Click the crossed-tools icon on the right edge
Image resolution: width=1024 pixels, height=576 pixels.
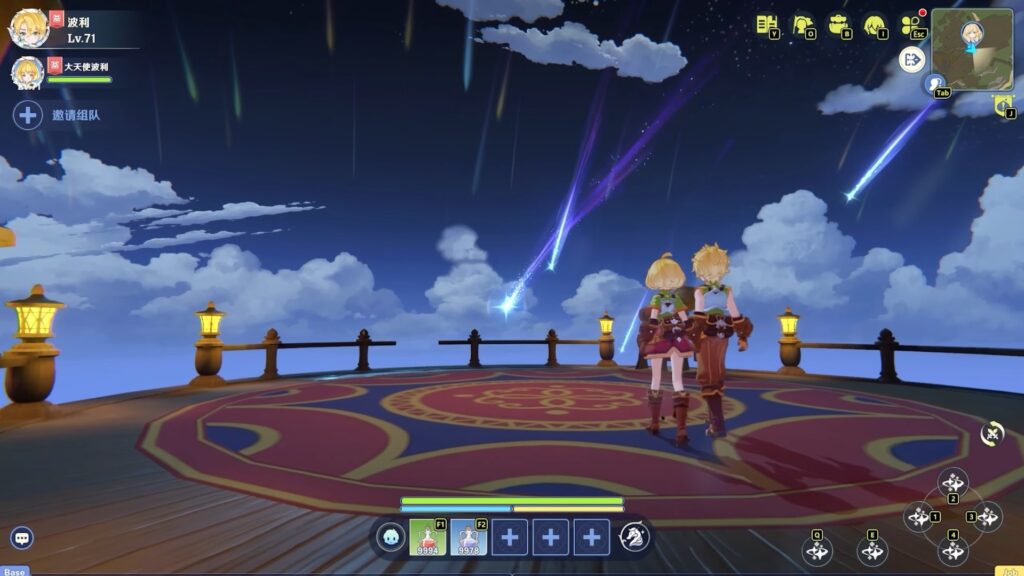[992, 433]
